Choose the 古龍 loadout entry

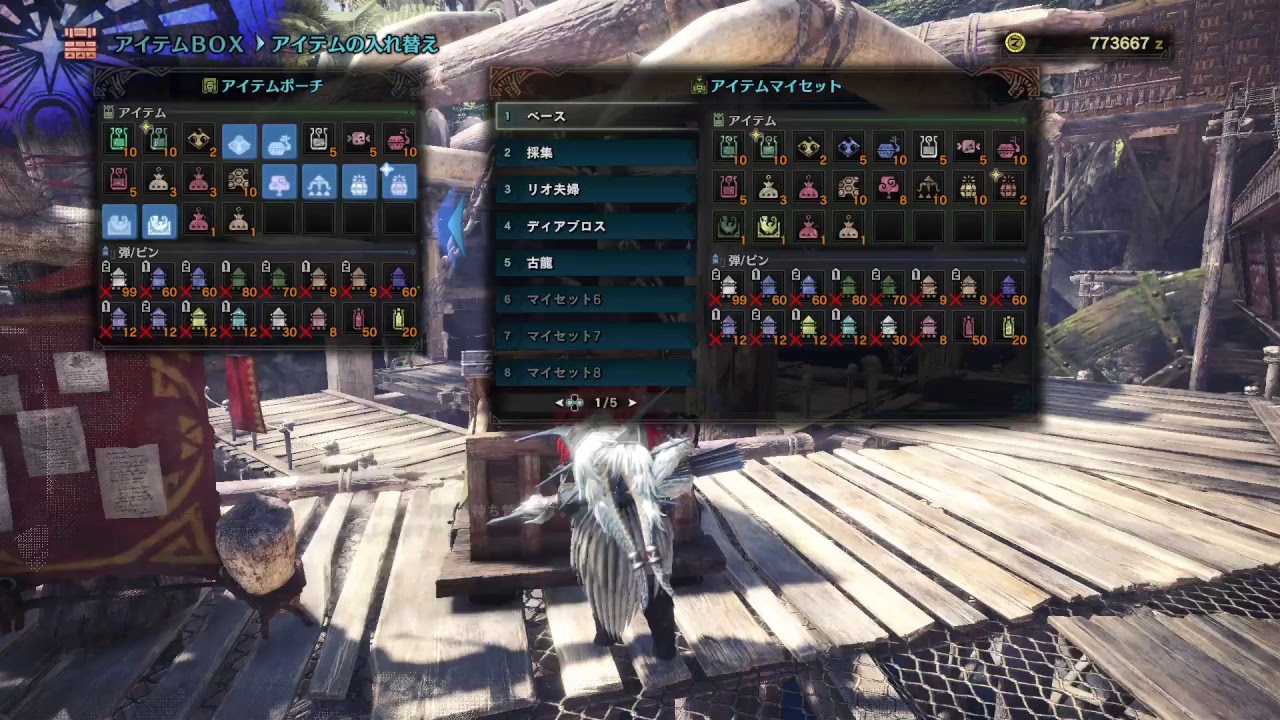[596, 263]
